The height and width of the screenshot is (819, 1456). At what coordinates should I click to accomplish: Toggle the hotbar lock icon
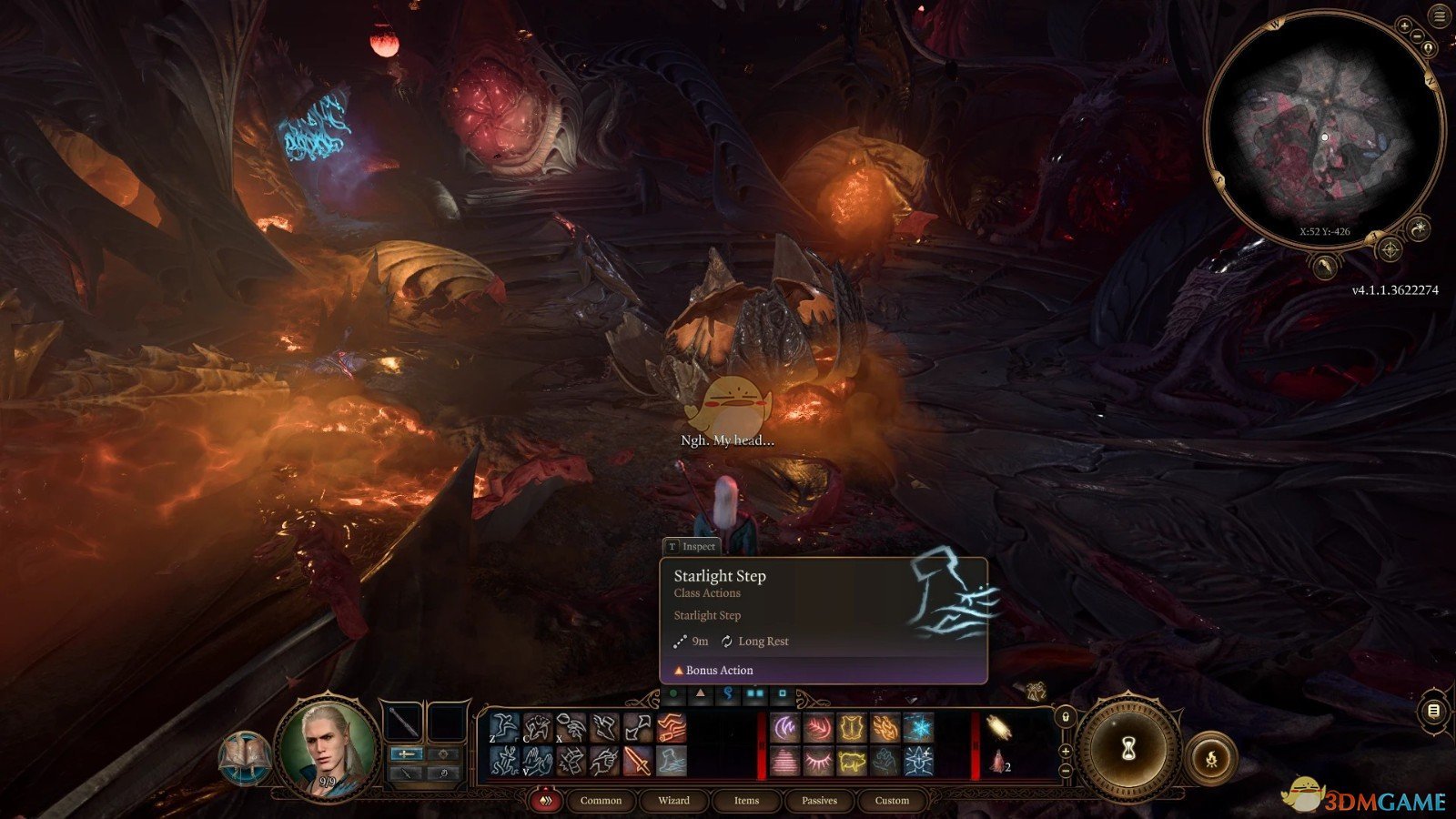pyautogui.click(x=1066, y=717)
